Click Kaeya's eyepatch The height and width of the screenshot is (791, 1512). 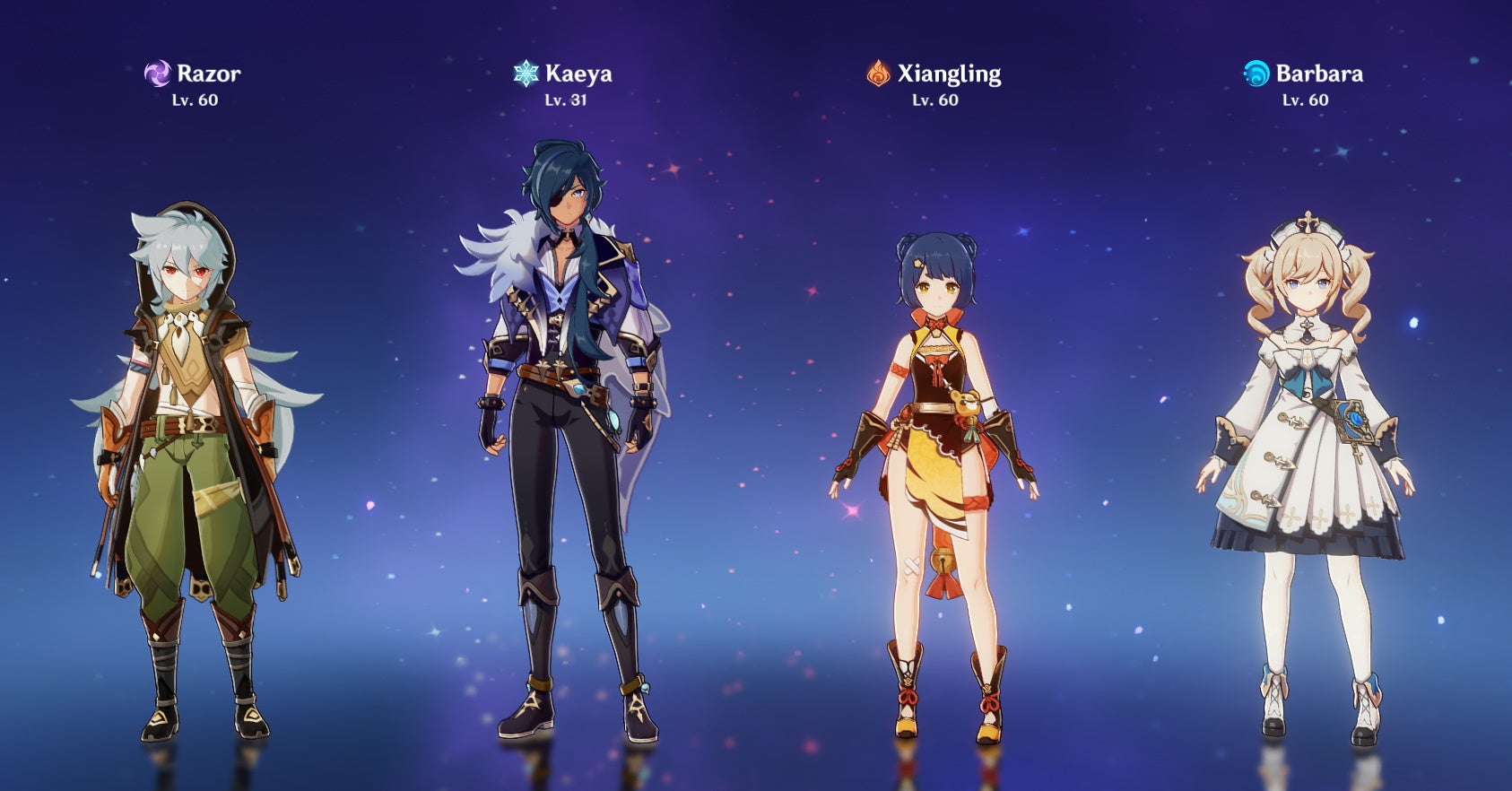point(556,194)
